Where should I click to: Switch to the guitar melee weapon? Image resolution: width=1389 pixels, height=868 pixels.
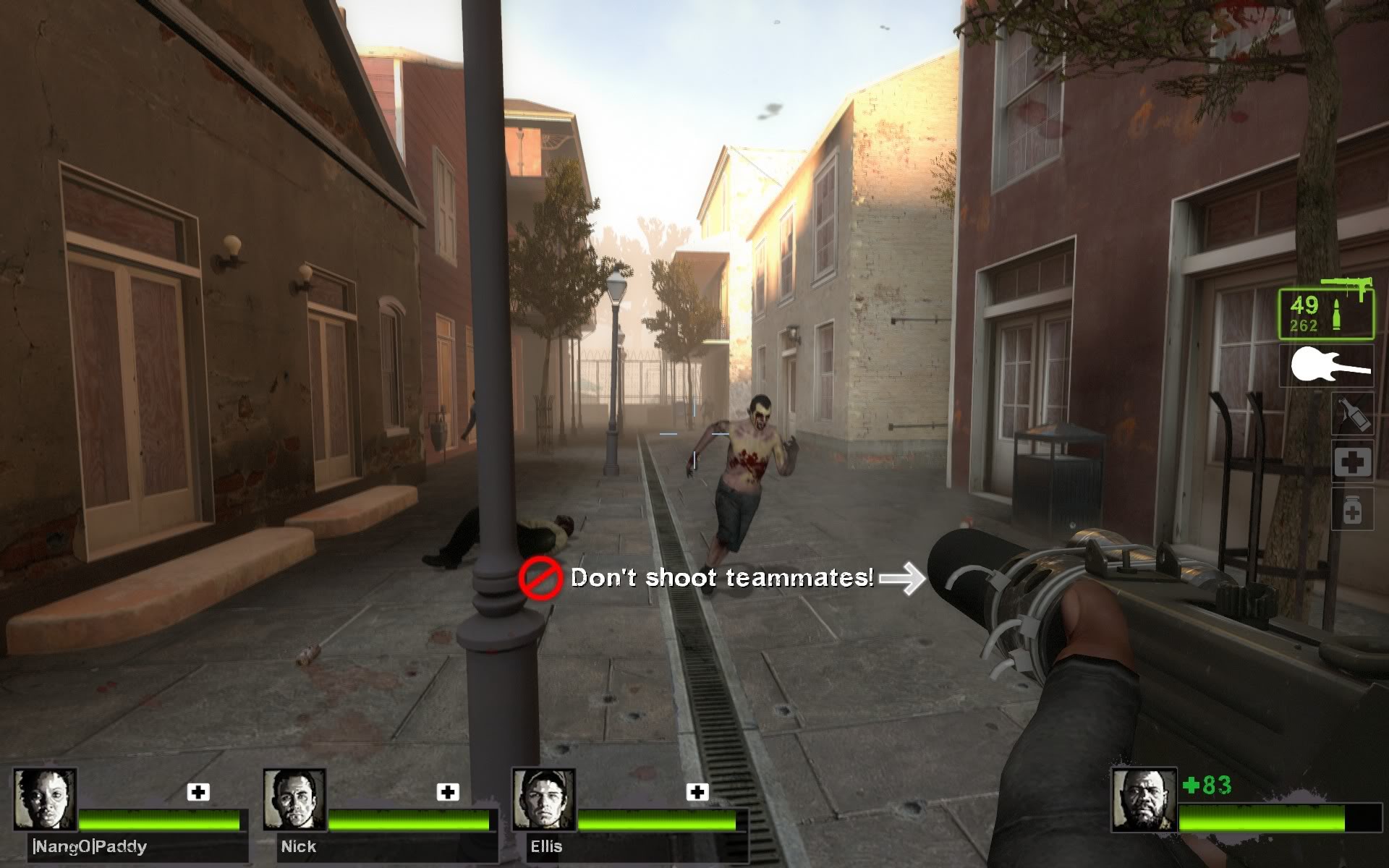1330,365
